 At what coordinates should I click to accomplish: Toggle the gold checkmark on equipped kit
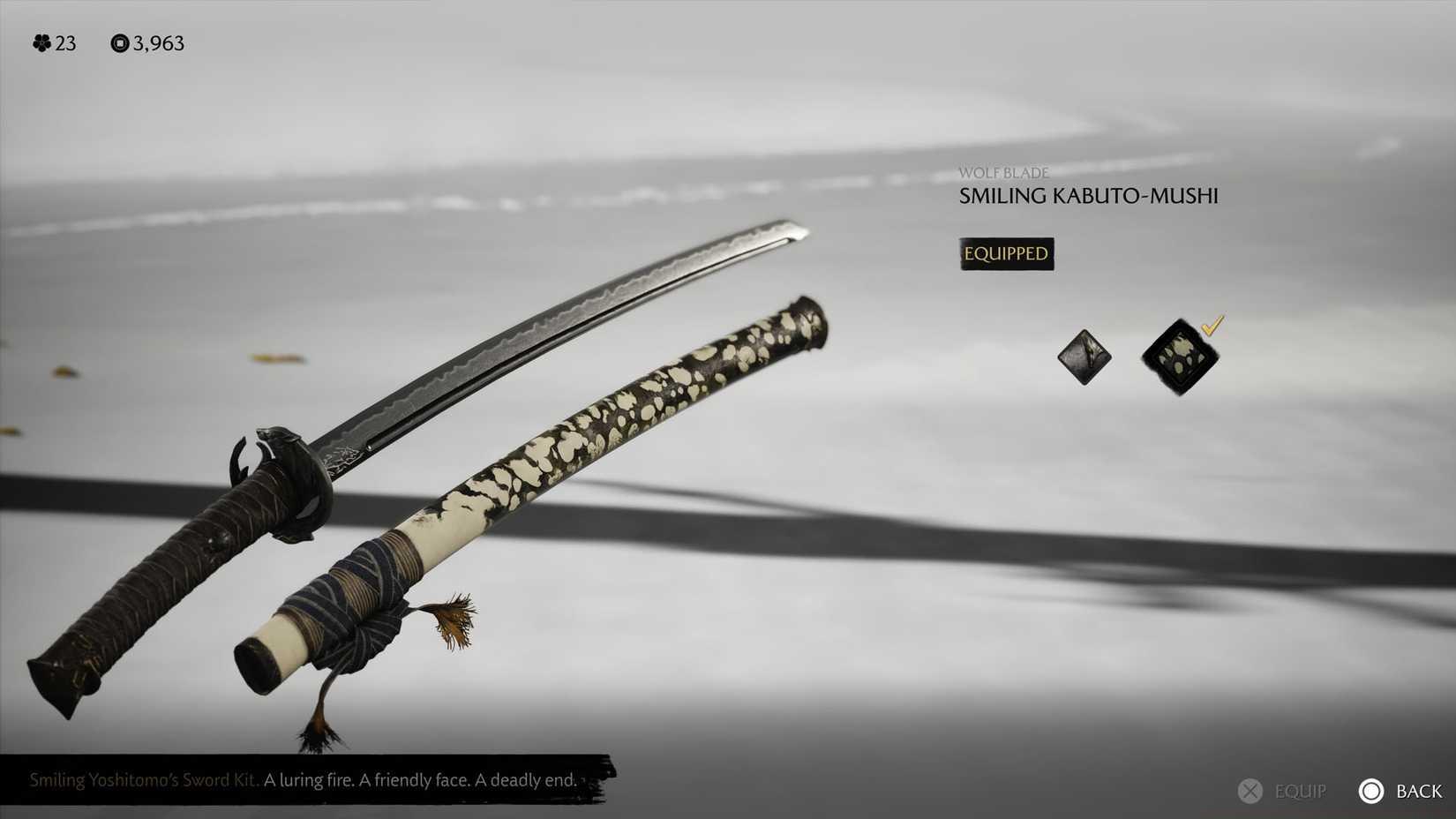(x=1213, y=329)
